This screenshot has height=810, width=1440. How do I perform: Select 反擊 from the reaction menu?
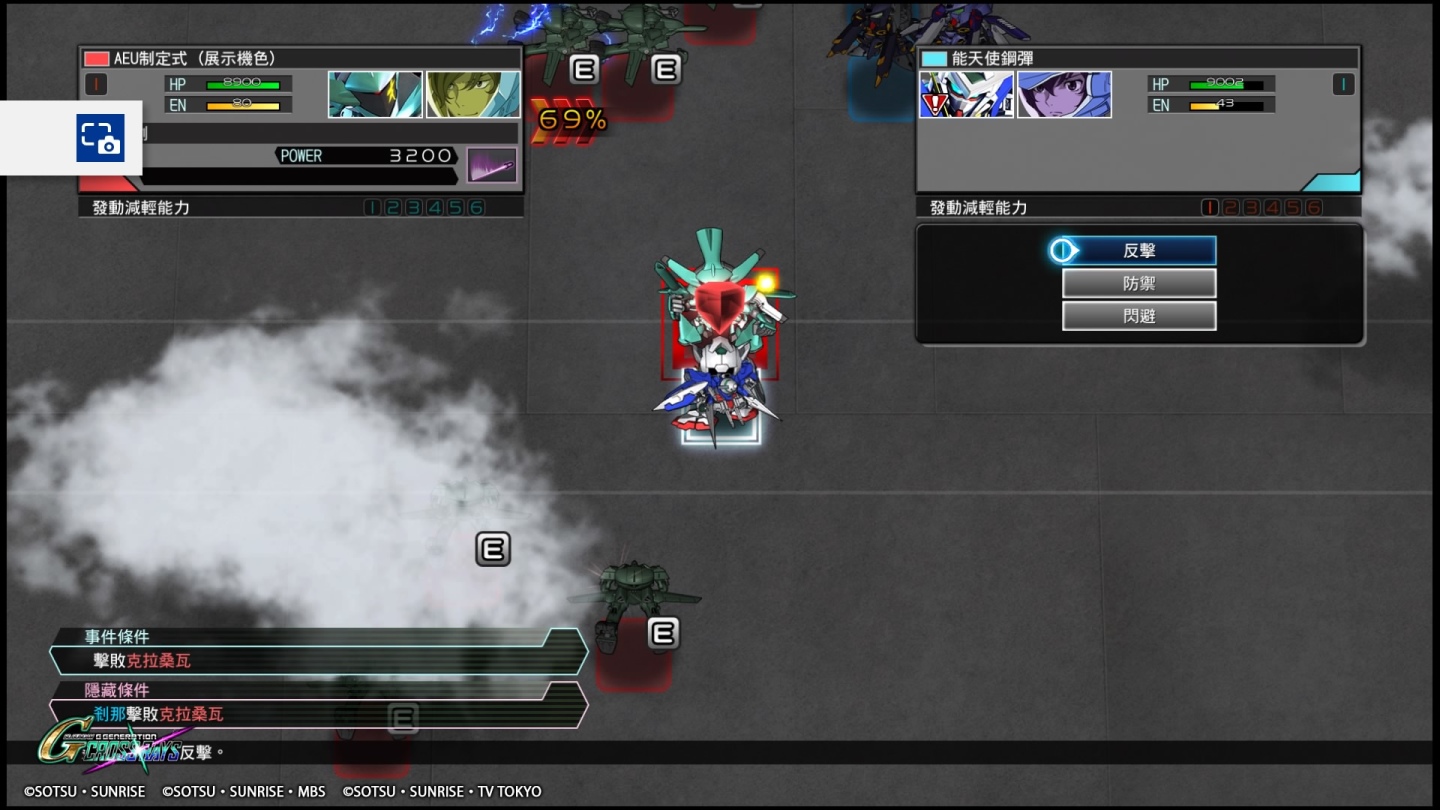click(x=1139, y=250)
